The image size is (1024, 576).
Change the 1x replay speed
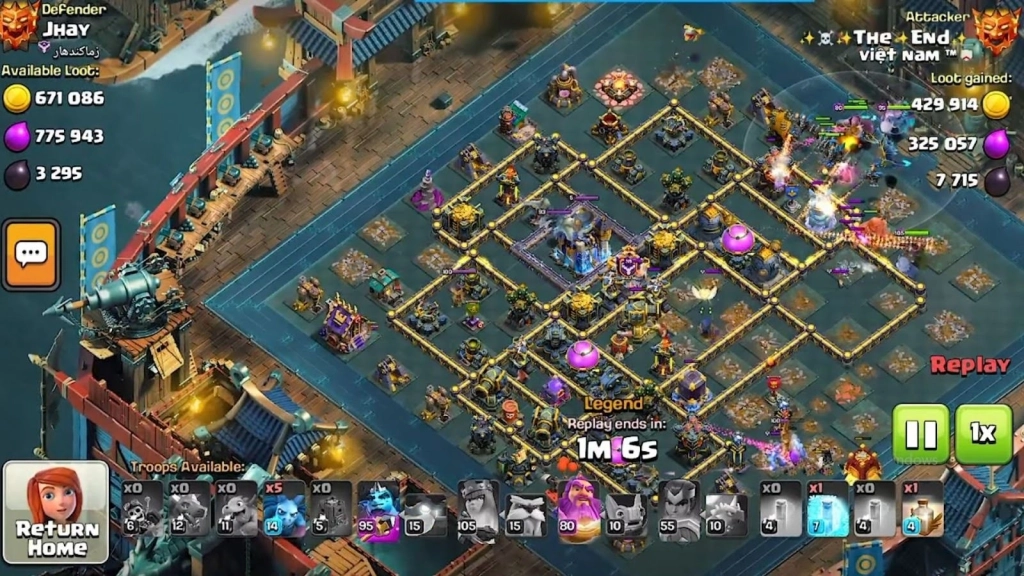click(x=983, y=434)
